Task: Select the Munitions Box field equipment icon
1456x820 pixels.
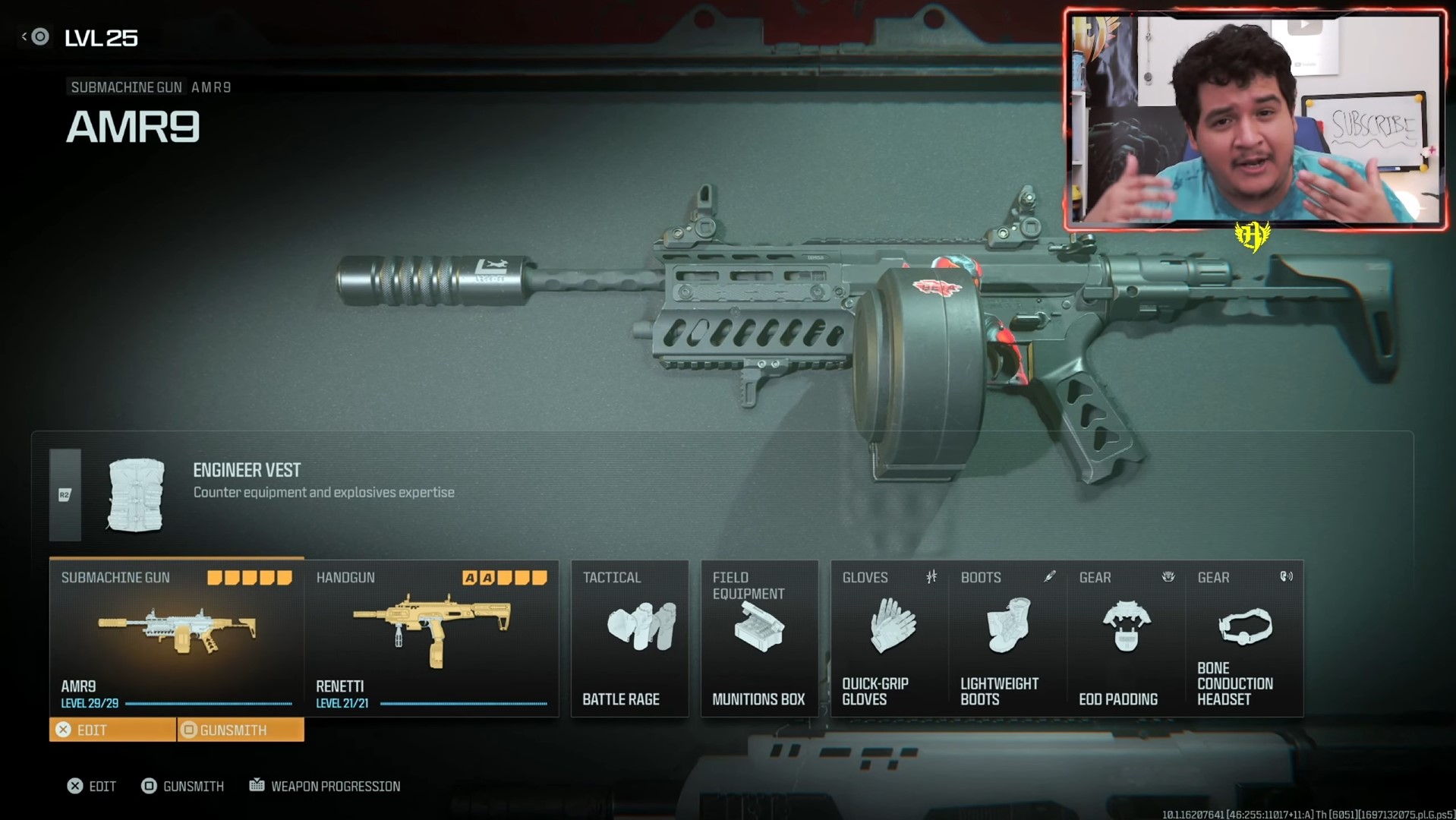Action: 758,628
